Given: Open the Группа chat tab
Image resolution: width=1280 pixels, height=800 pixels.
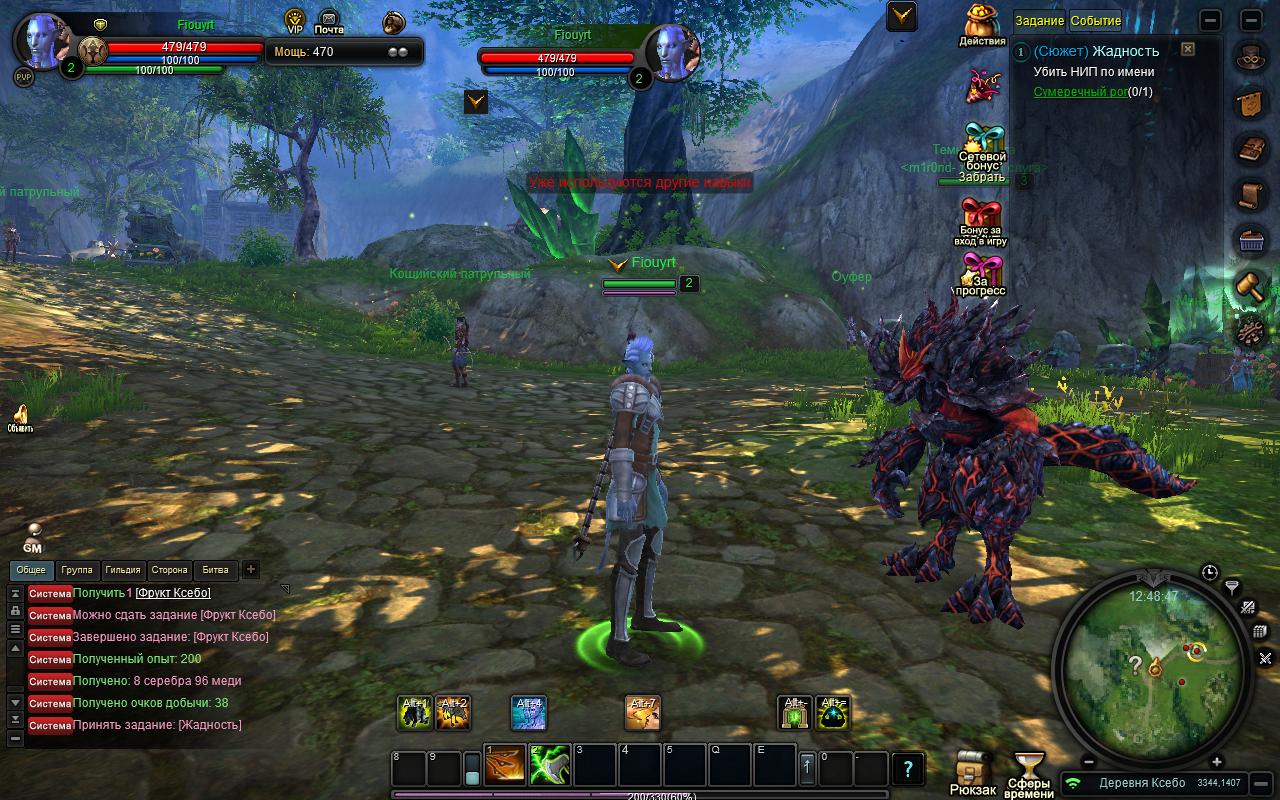Looking at the screenshot, I should [x=77, y=570].
